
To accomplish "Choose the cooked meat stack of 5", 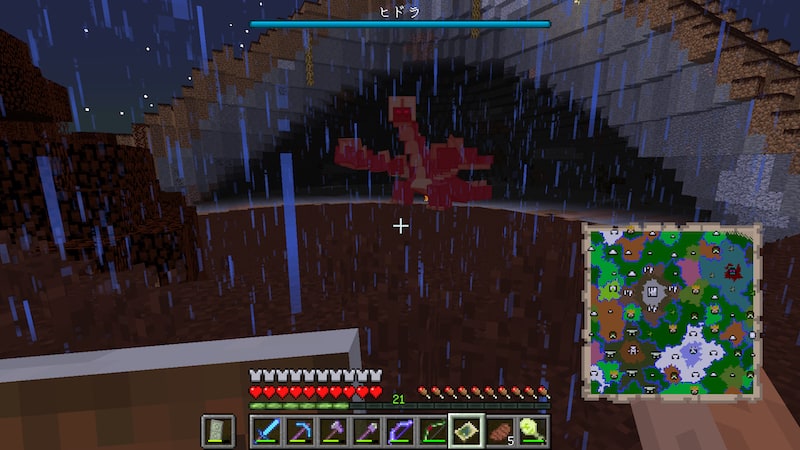I will [499, 431].
